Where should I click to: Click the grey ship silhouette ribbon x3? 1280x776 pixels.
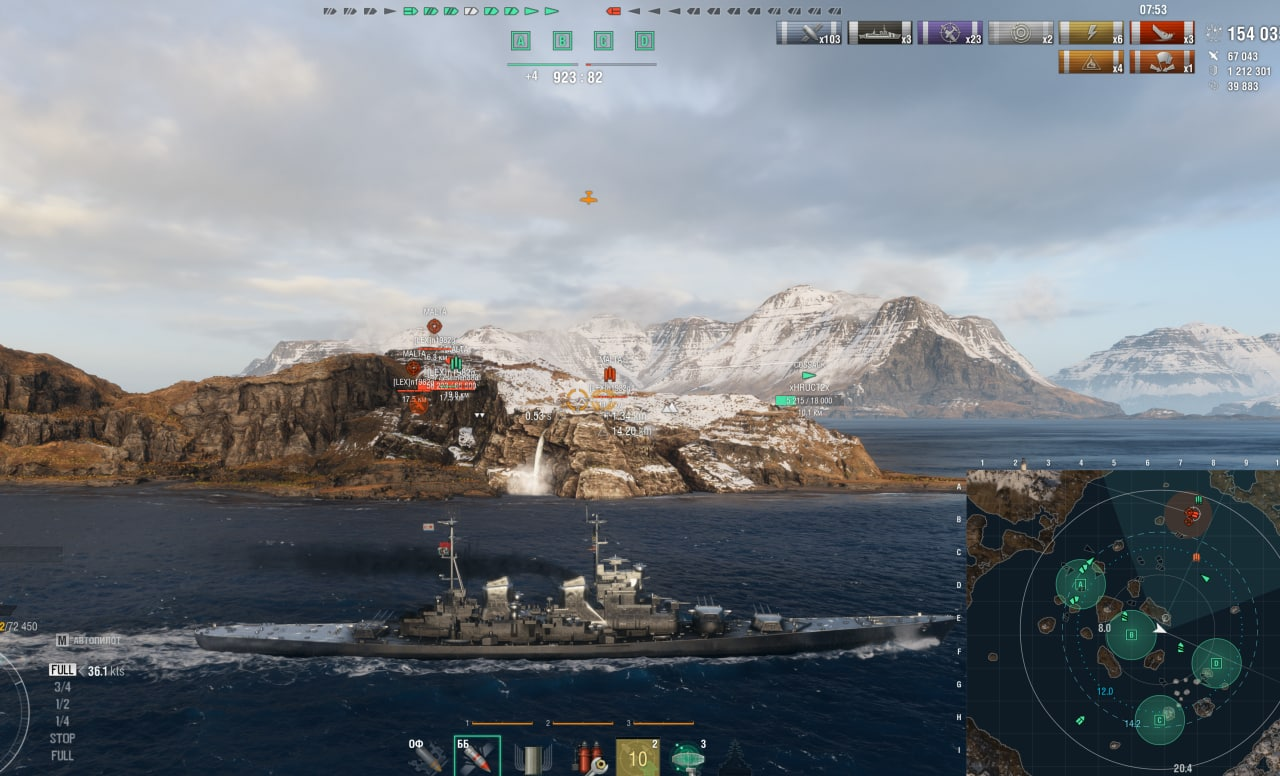879,33
